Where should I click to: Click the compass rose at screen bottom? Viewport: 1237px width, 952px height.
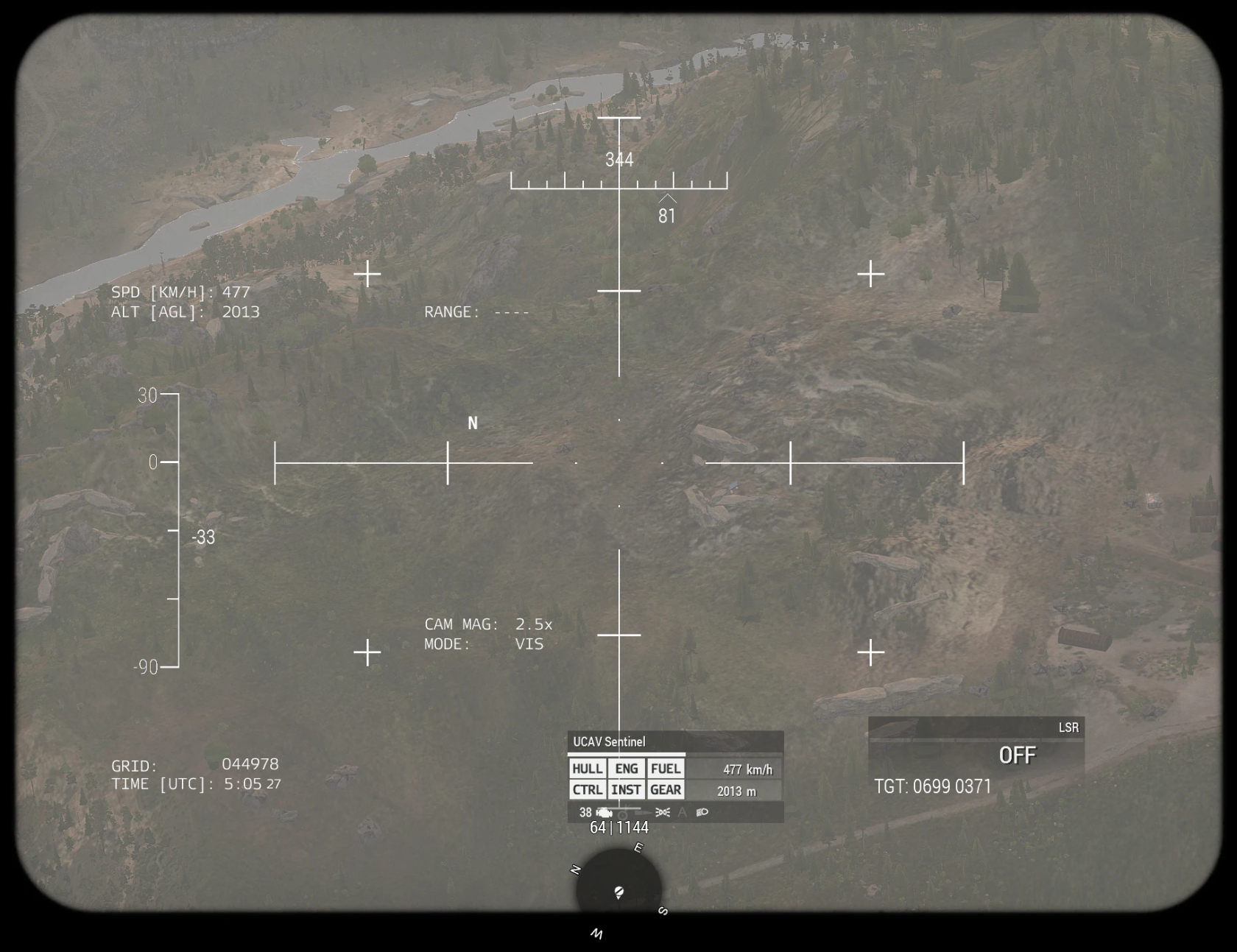(618, 892)
